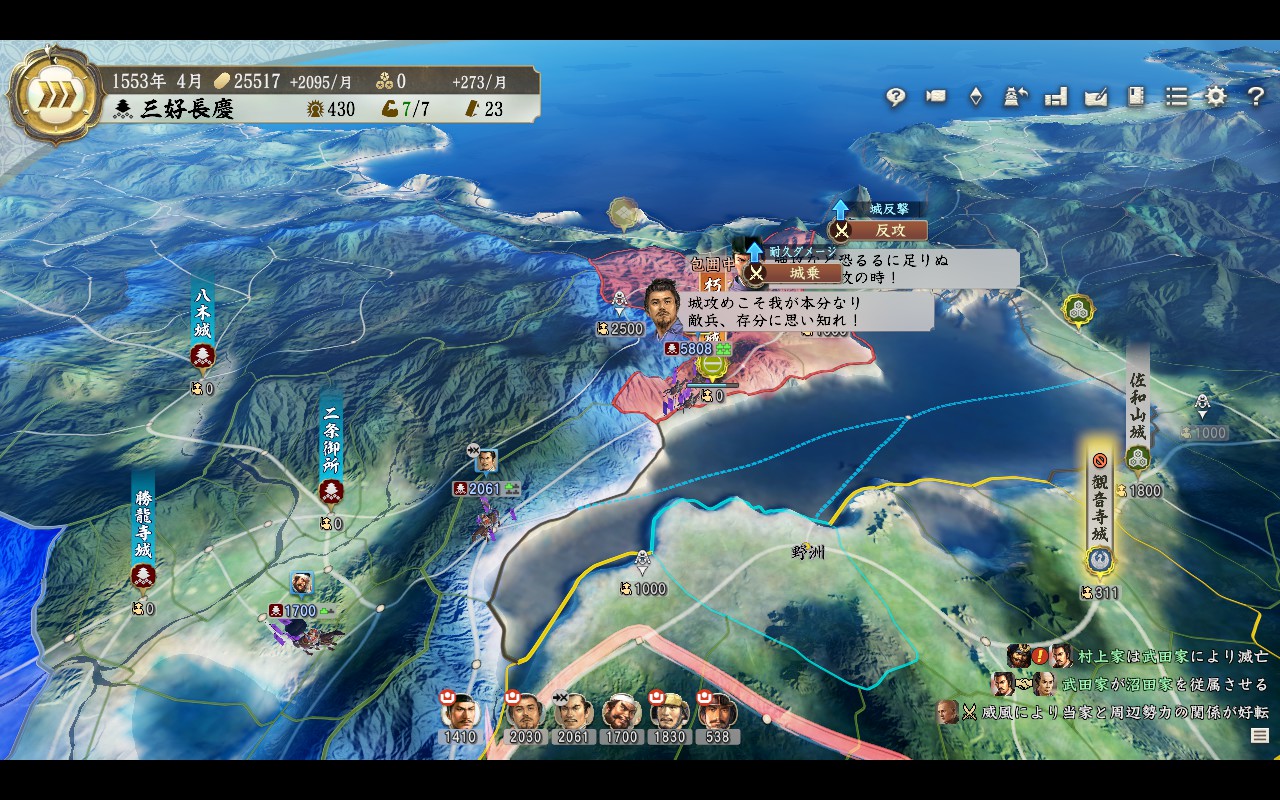Open the 武田家 subjugates 沼田家 news entry

(x=1164, y=685)
